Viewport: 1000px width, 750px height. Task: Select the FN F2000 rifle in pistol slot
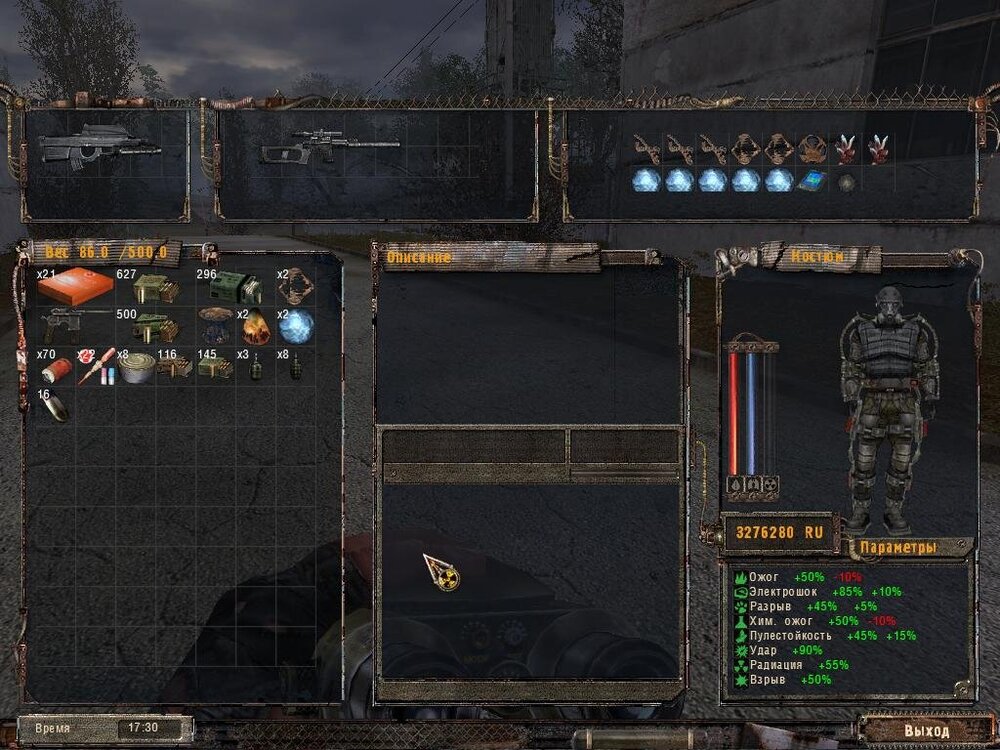(99, 146)
